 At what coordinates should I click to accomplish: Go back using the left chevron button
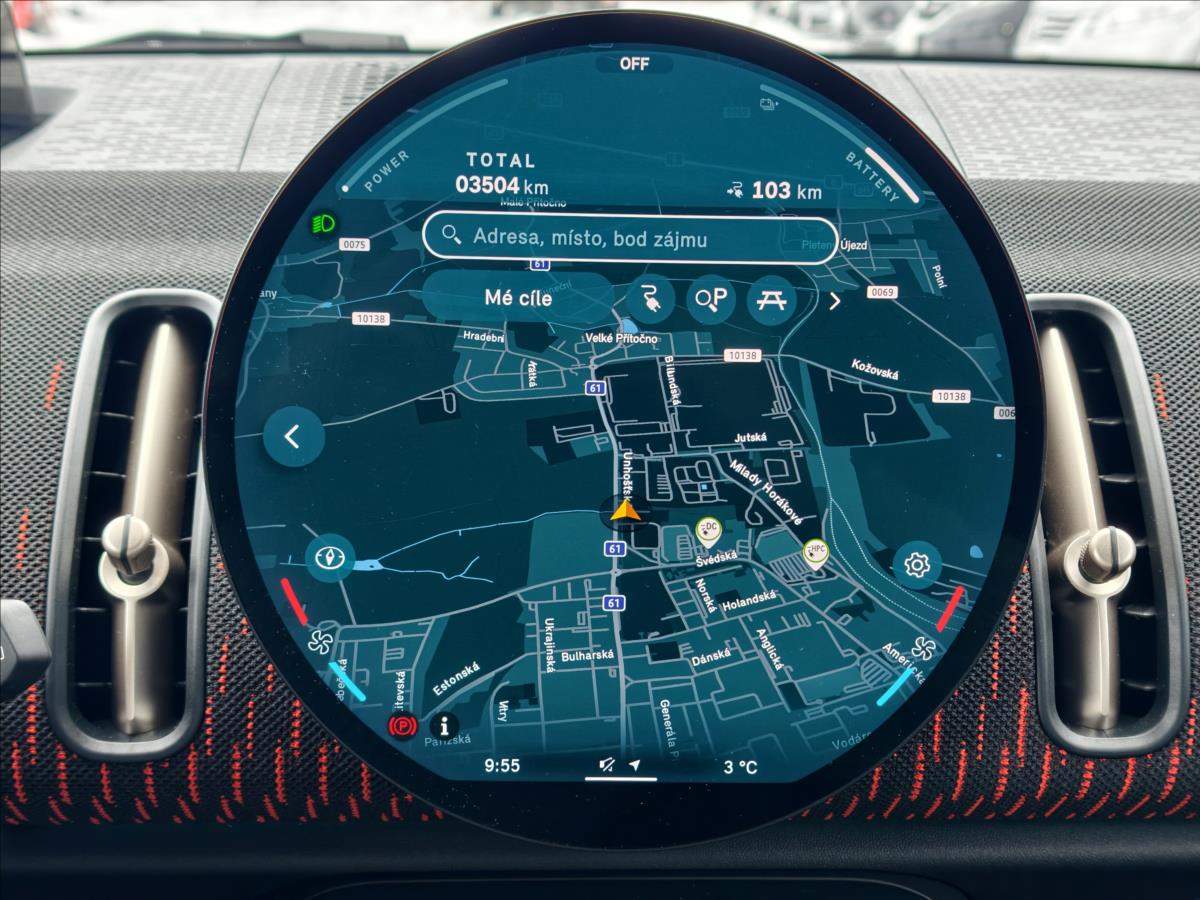point(294,437)
